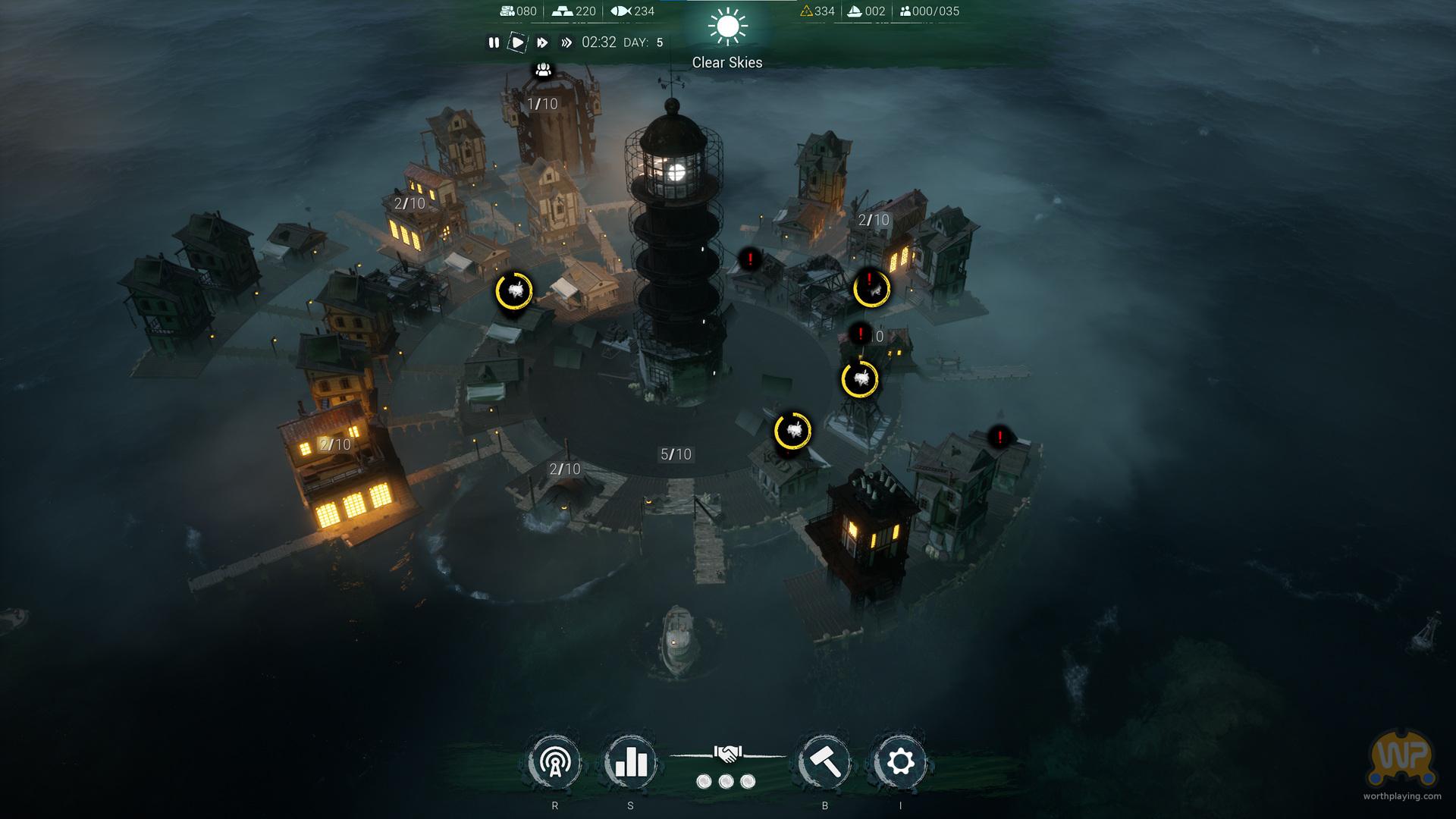Open the radio tower menu
This screenshot has height=819, width=1456.
[555, 762]
